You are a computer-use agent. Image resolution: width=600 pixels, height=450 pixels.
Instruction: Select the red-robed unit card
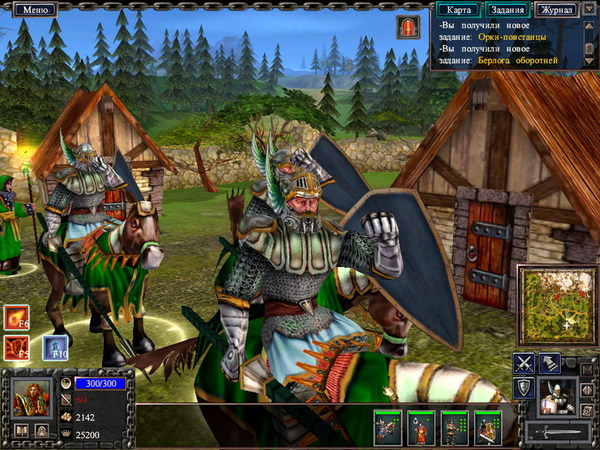421,427
